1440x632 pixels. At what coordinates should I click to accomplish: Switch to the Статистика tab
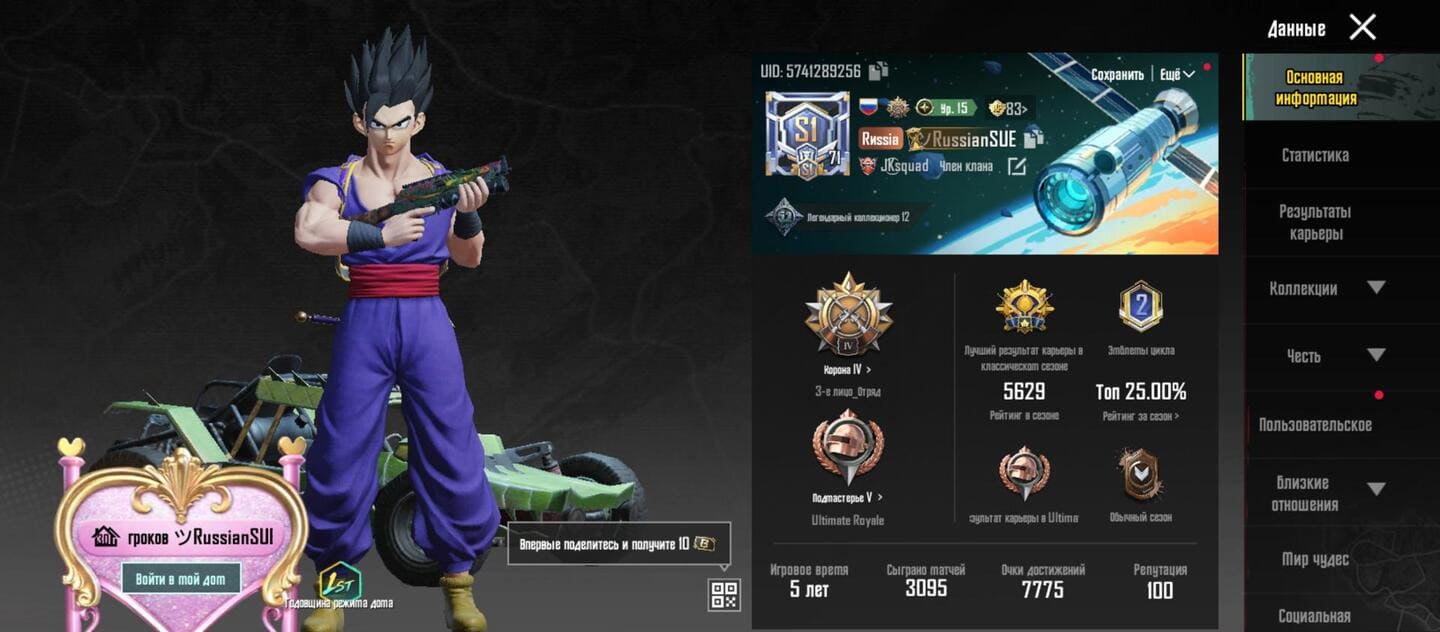[x=1315, y=155]
